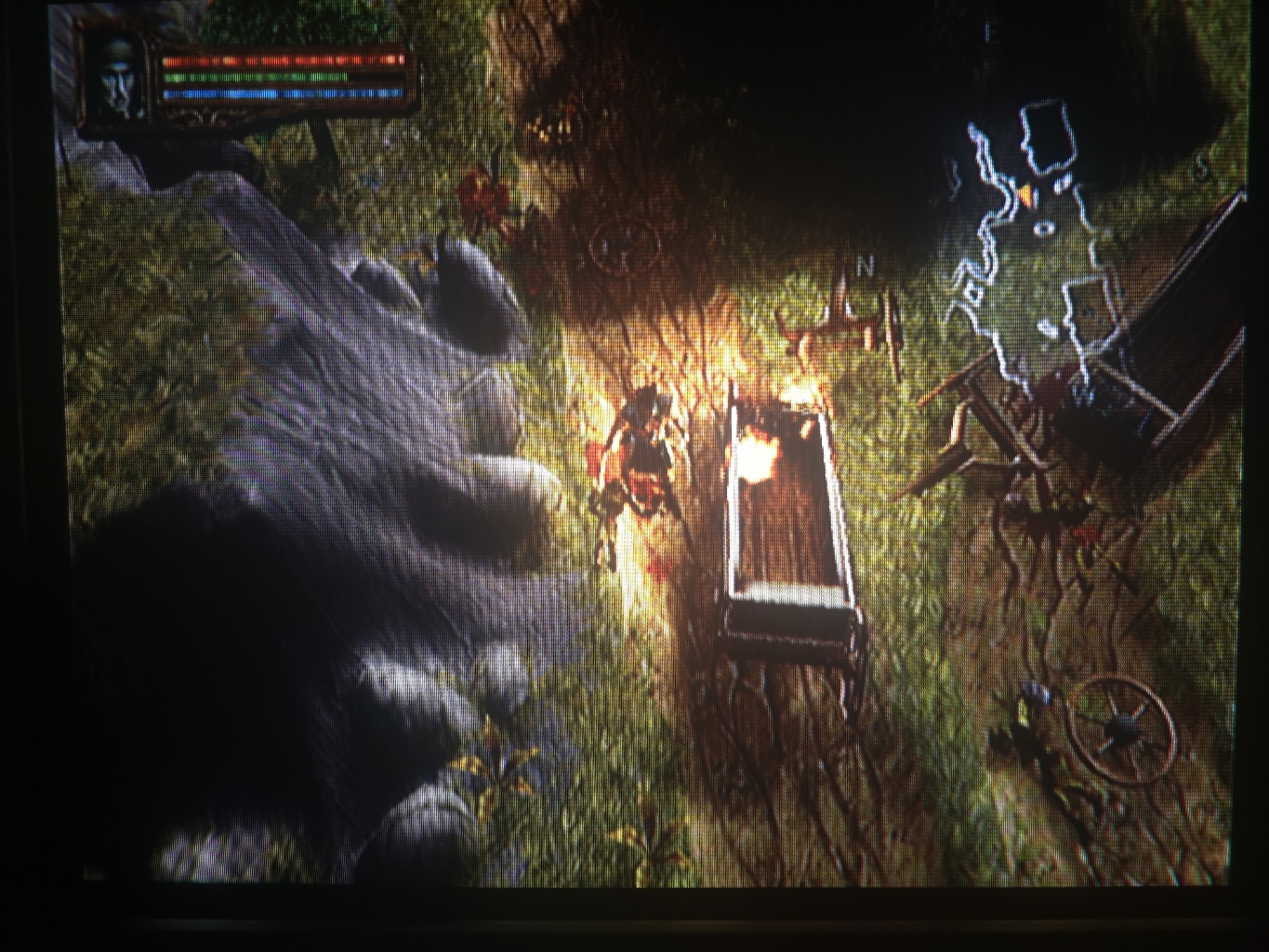1269x952 pixels.
Task: Click the orange player arrow on the automap
Action: point(1025,194)
